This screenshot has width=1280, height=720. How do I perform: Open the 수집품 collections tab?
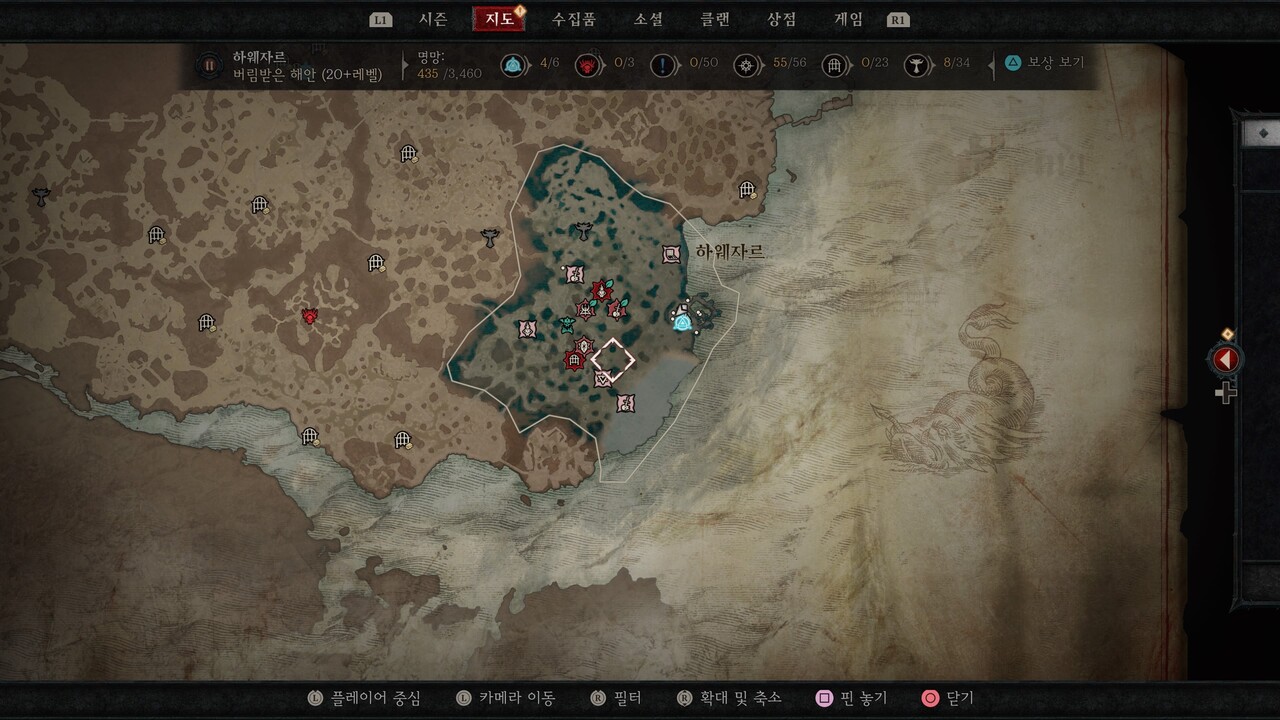[x=574, y=19]
